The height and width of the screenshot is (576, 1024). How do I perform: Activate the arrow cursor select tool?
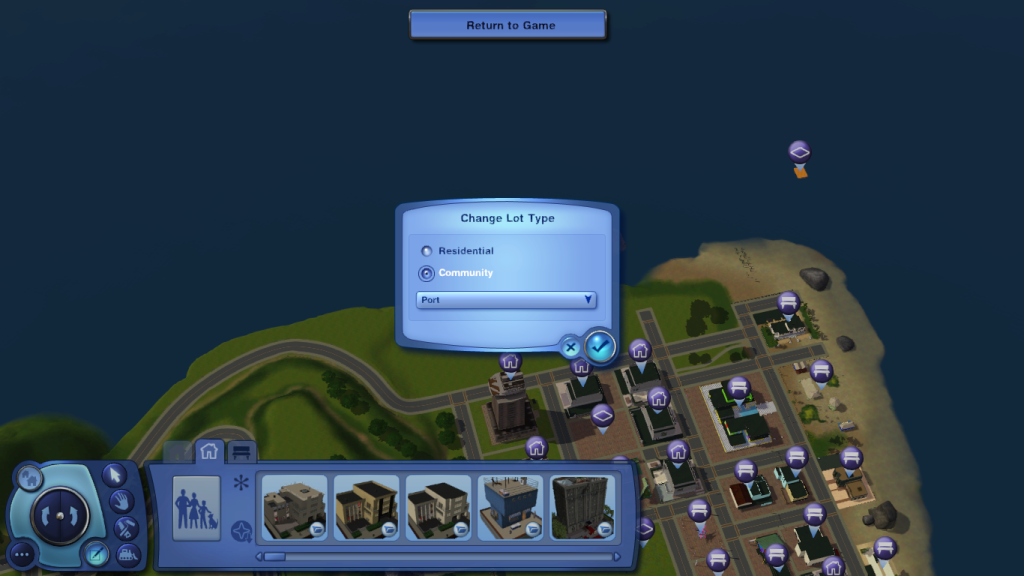click(113, 474)
